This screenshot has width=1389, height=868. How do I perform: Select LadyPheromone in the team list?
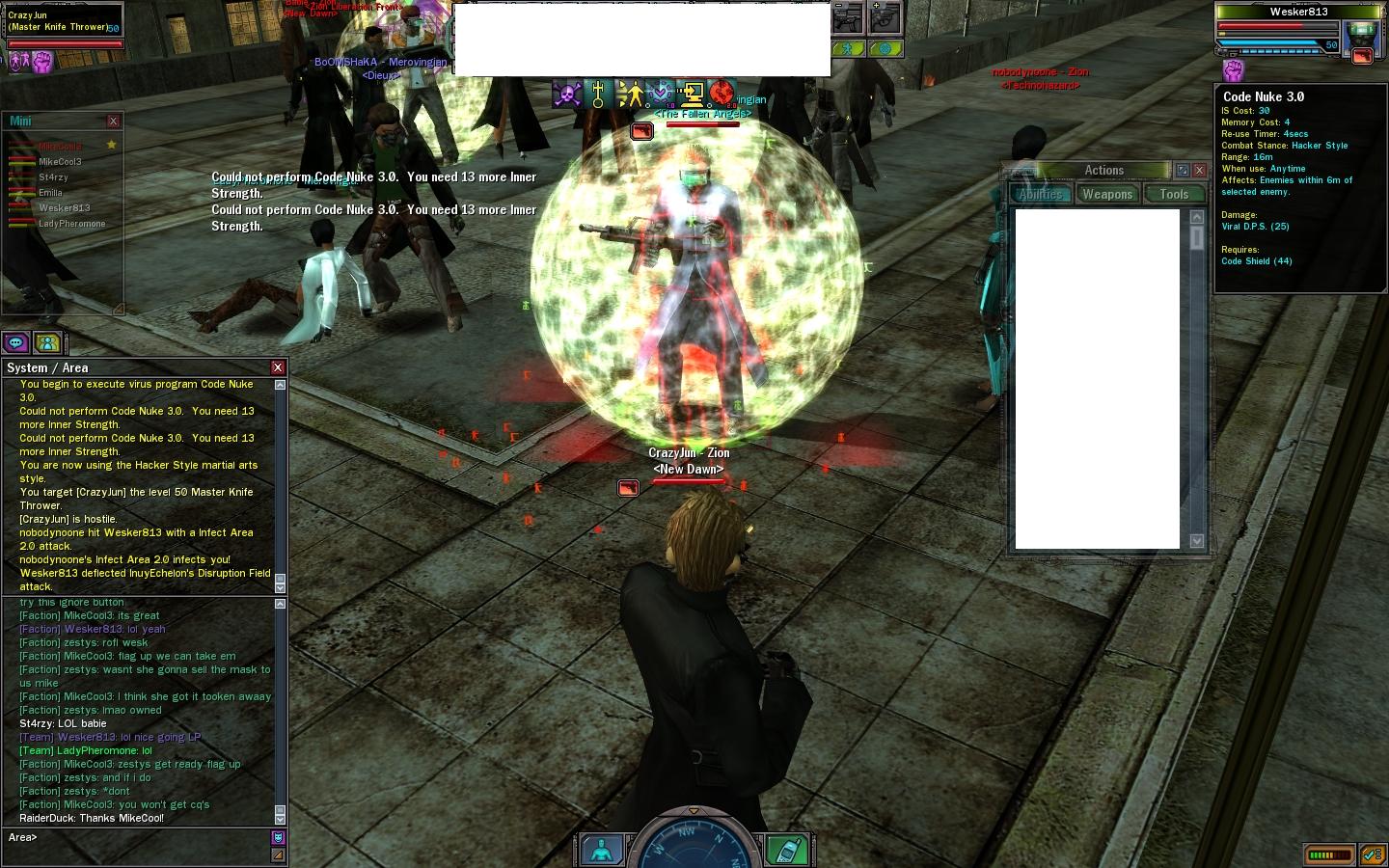(71, 224)
